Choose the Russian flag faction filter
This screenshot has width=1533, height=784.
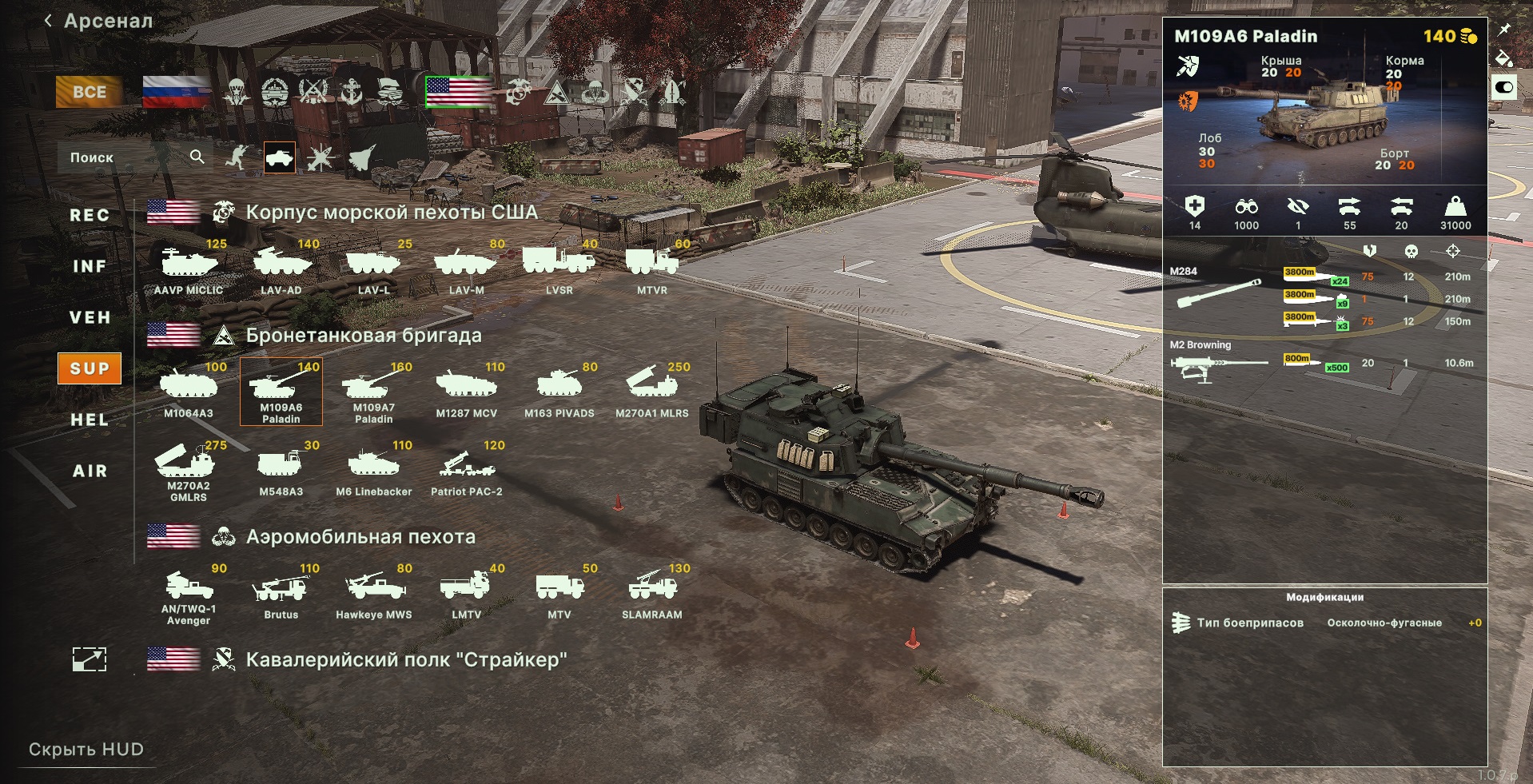coord(176,92)
